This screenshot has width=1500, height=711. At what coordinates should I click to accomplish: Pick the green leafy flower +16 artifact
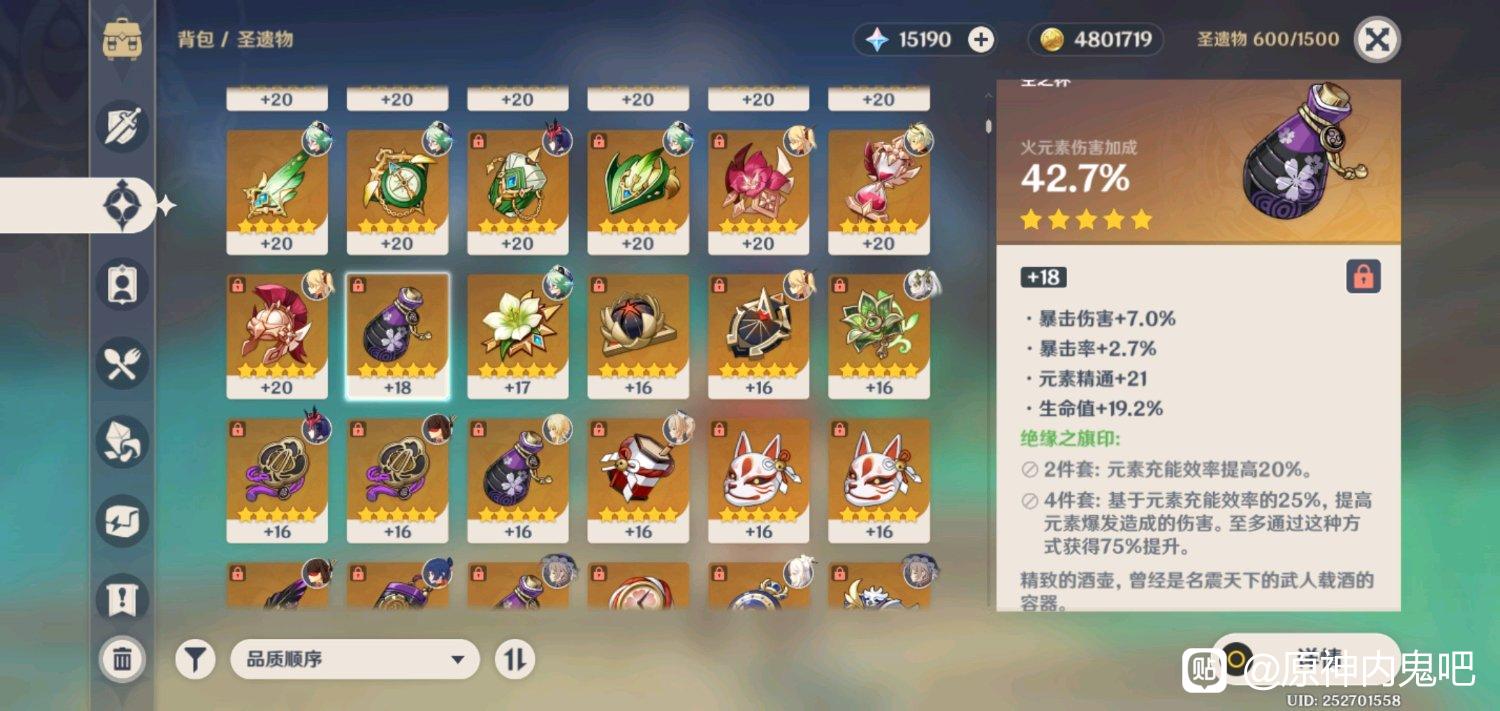coord(879,337)
